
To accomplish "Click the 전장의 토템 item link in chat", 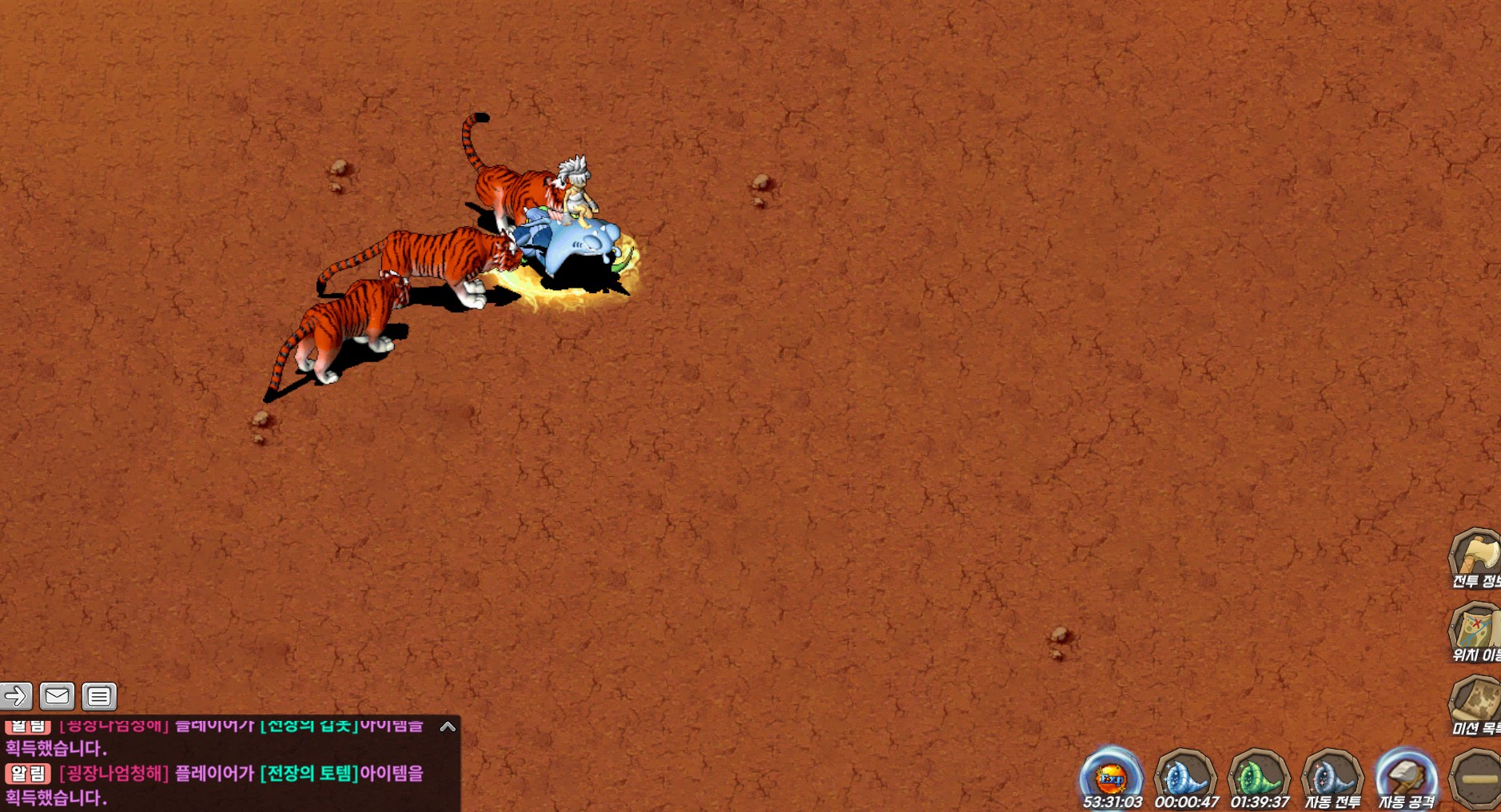I will (x=309, y=774).
